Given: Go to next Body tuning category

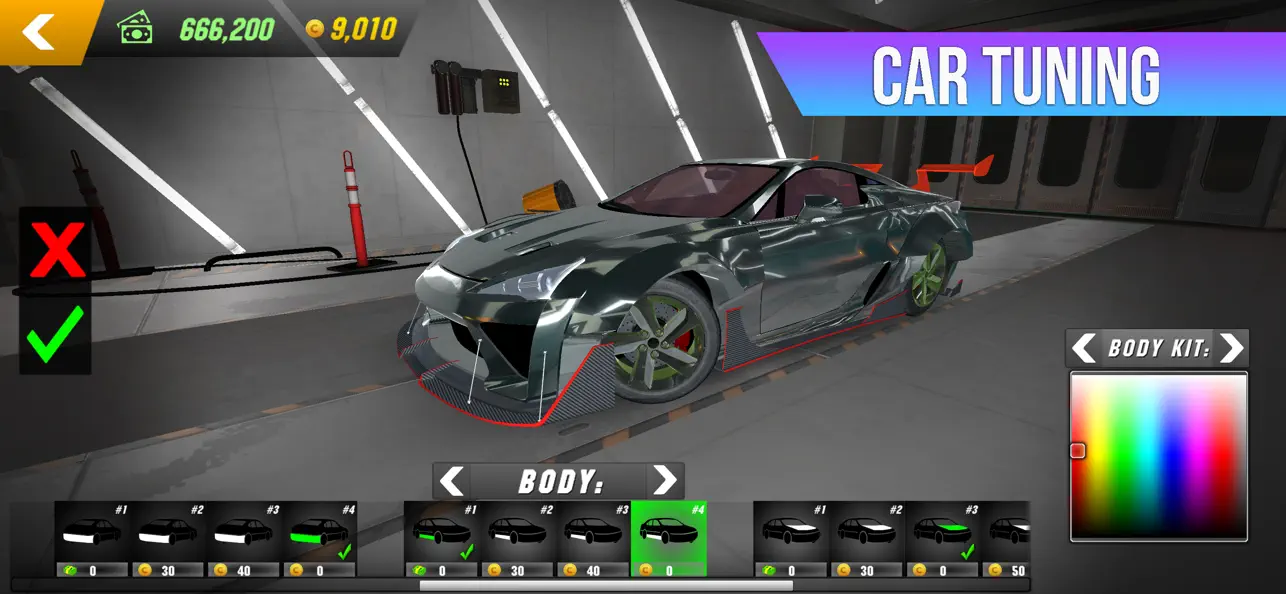Looking at the screenshot, I should pyautogui.click(x=664, y=481).
